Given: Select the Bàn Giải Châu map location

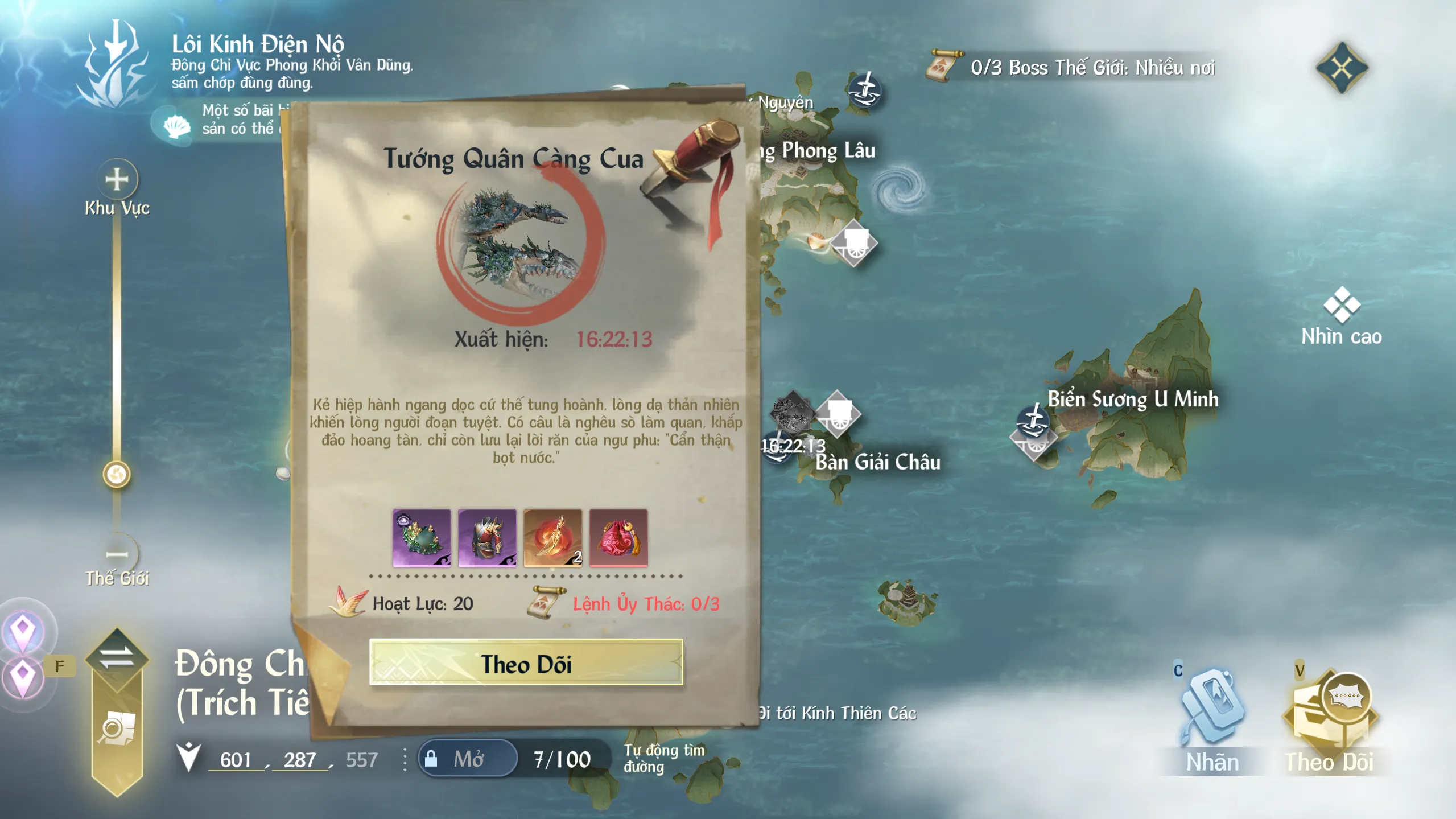Looking at the screenshot, I should pos(877,462).
